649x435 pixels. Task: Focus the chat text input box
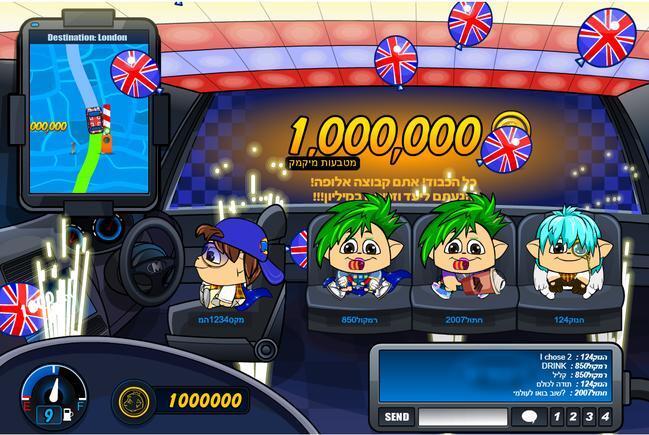click(x=464, y=416)
